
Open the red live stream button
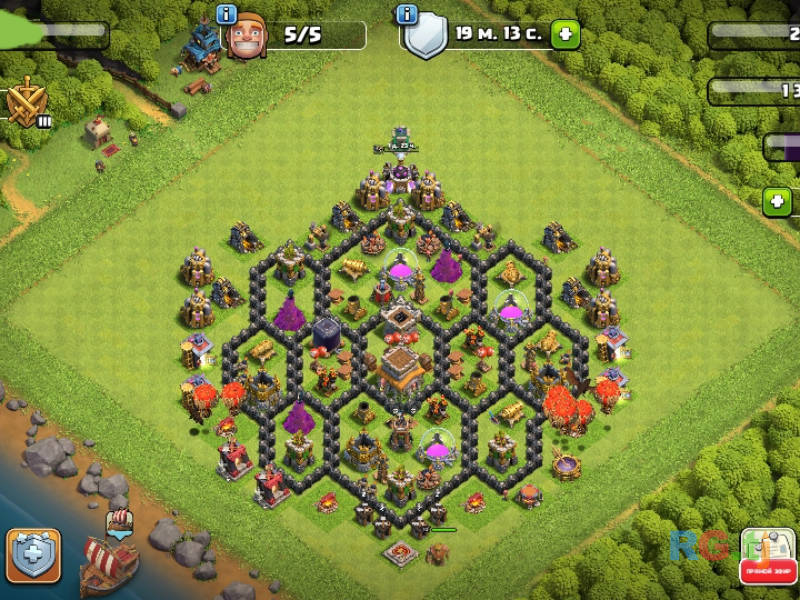point(767,558)
